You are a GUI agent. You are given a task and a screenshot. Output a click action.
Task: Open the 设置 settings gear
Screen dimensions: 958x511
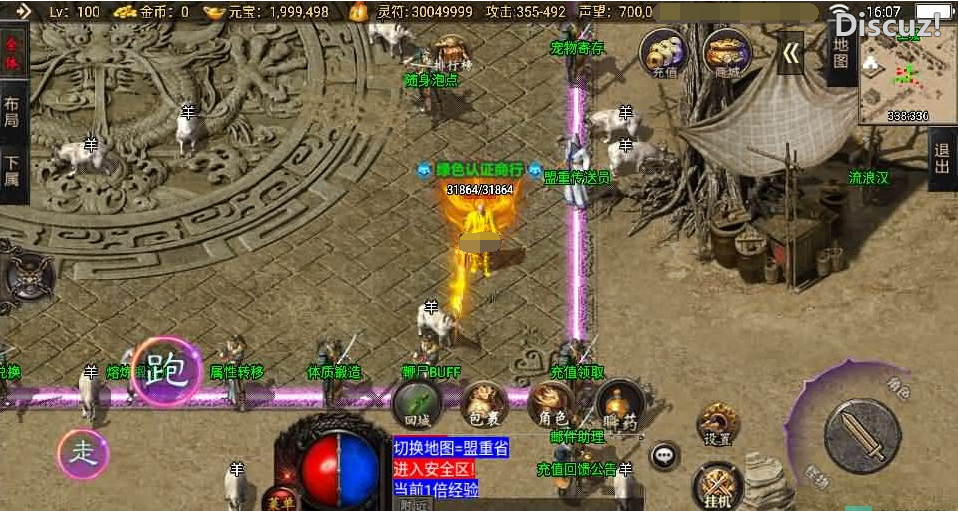point(717,424)
